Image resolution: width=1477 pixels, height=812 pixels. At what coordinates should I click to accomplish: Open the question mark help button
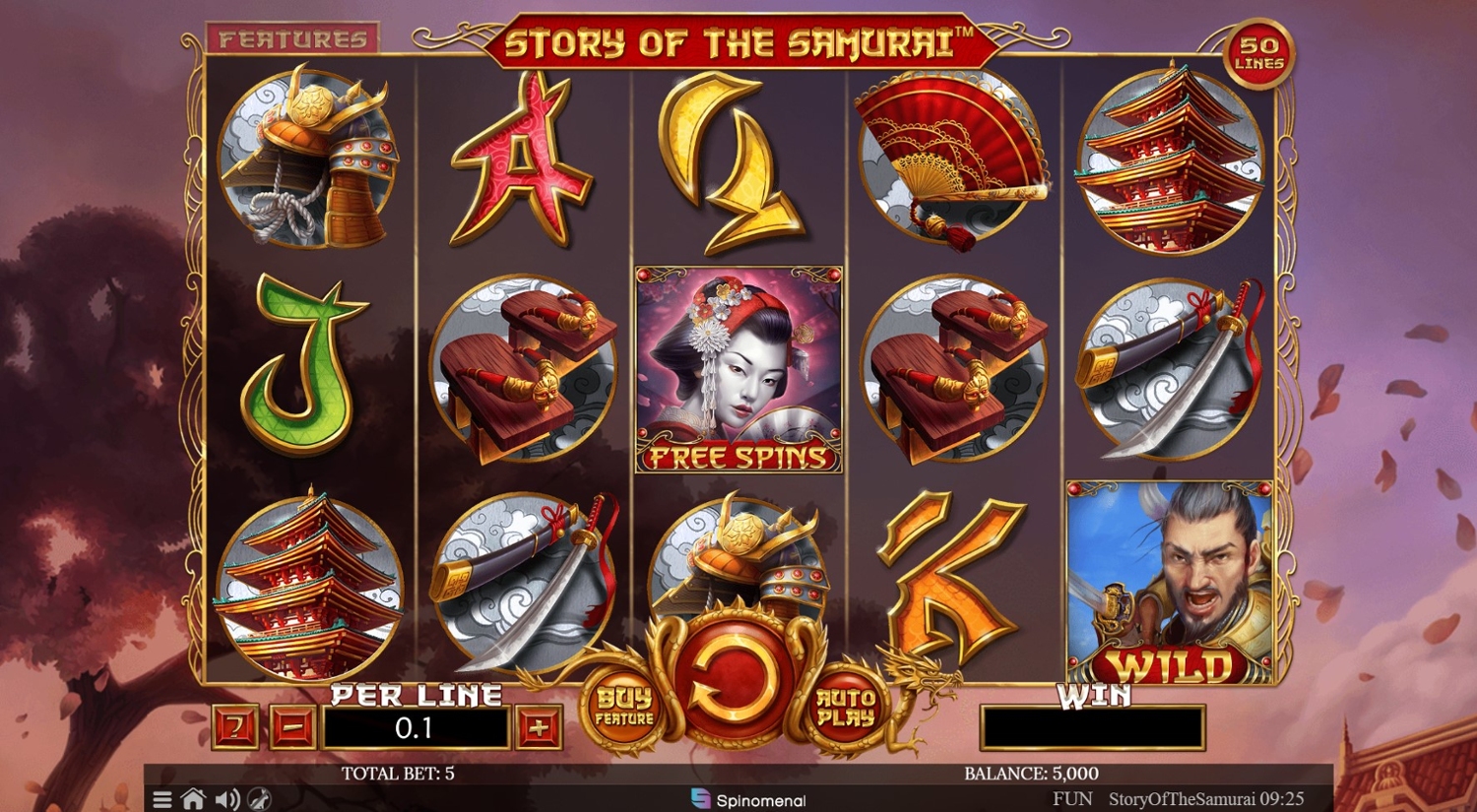tap(236, 728)
